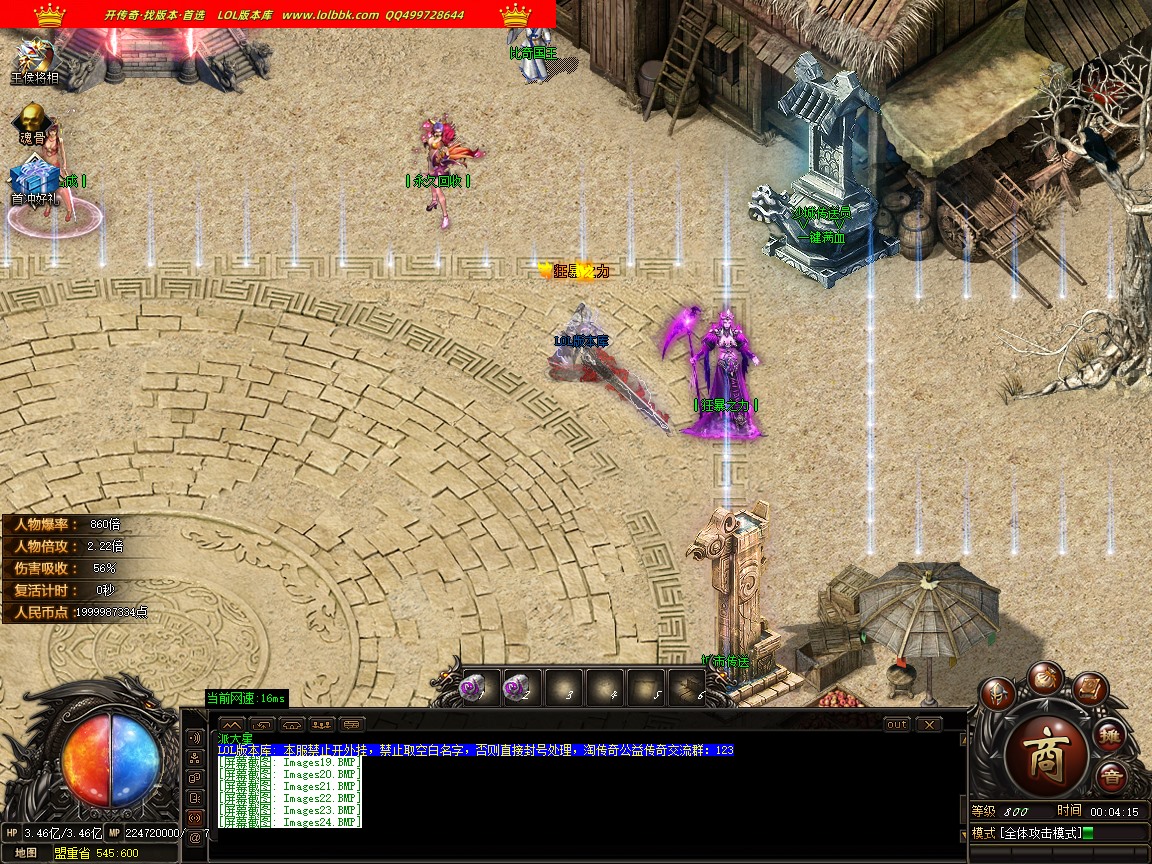Select the @ chat channel button

[196, 838]
